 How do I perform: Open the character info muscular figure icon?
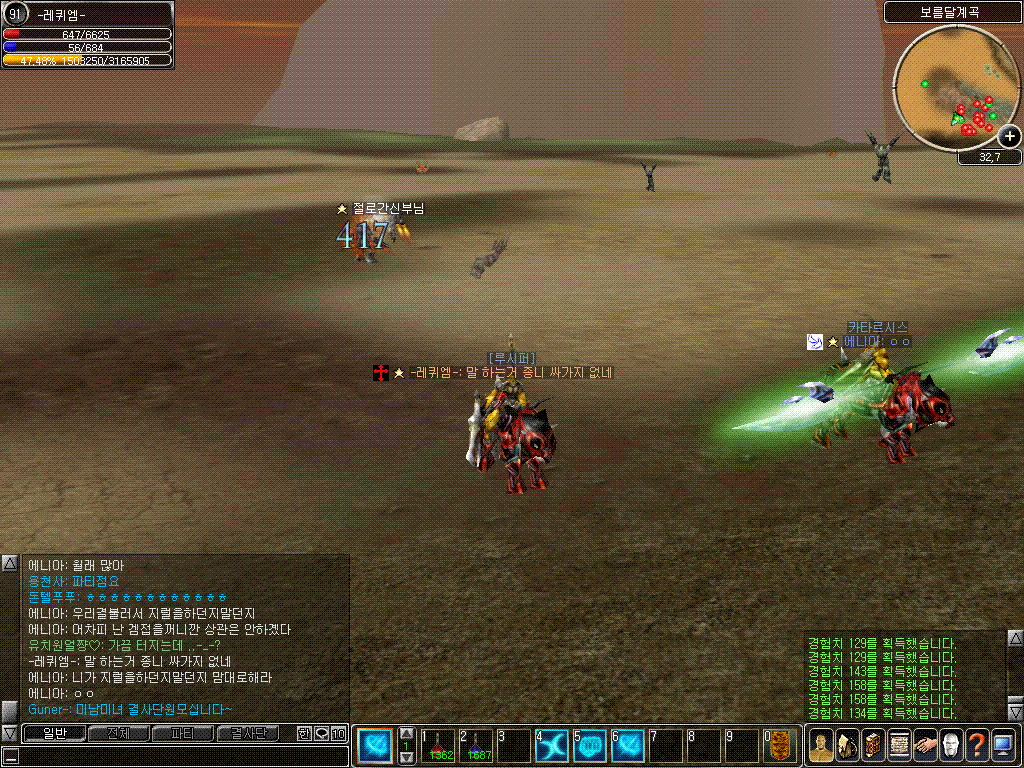pos(820,746)
